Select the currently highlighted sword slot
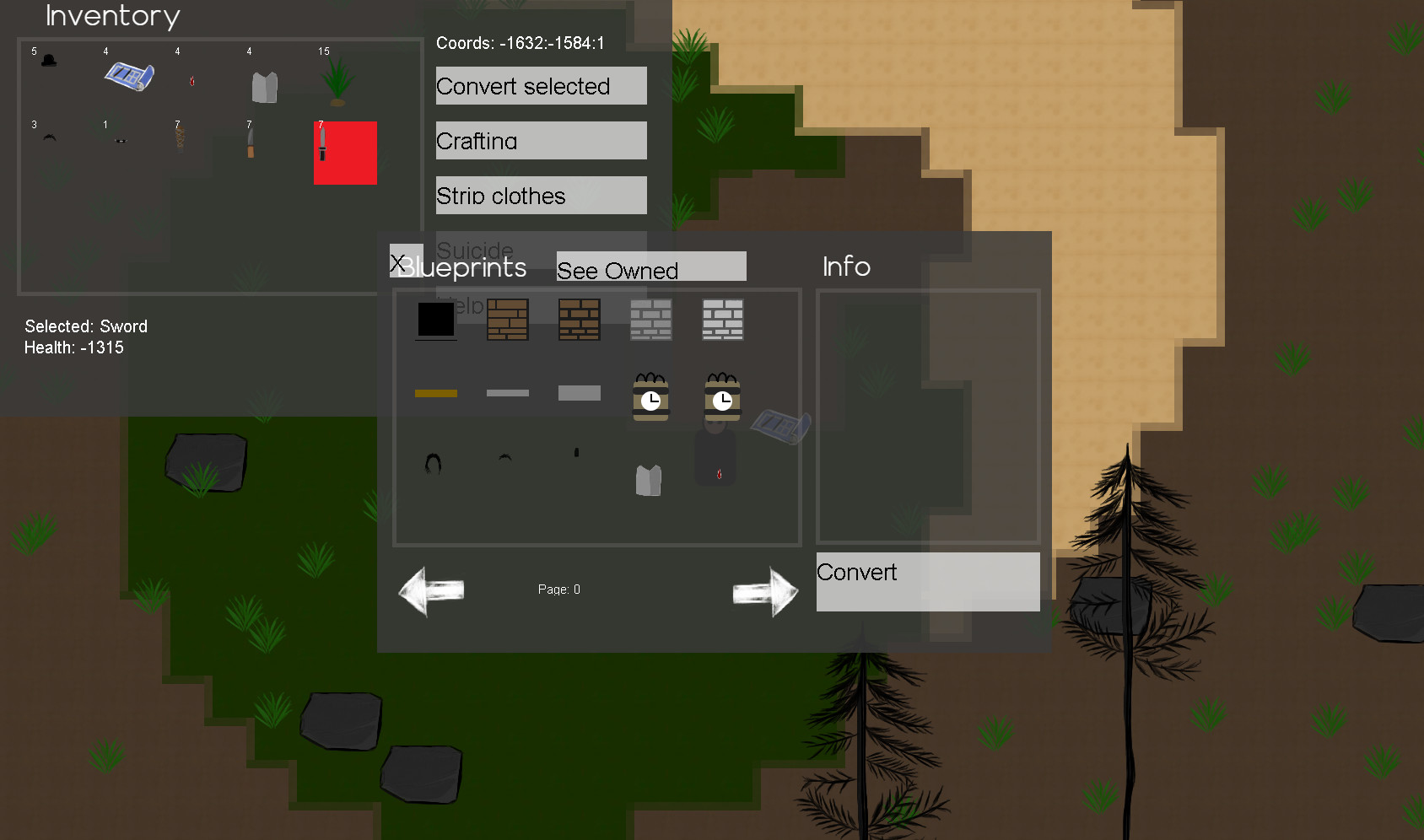This screenshot has width=1424, height=840. tap(345, 153)
